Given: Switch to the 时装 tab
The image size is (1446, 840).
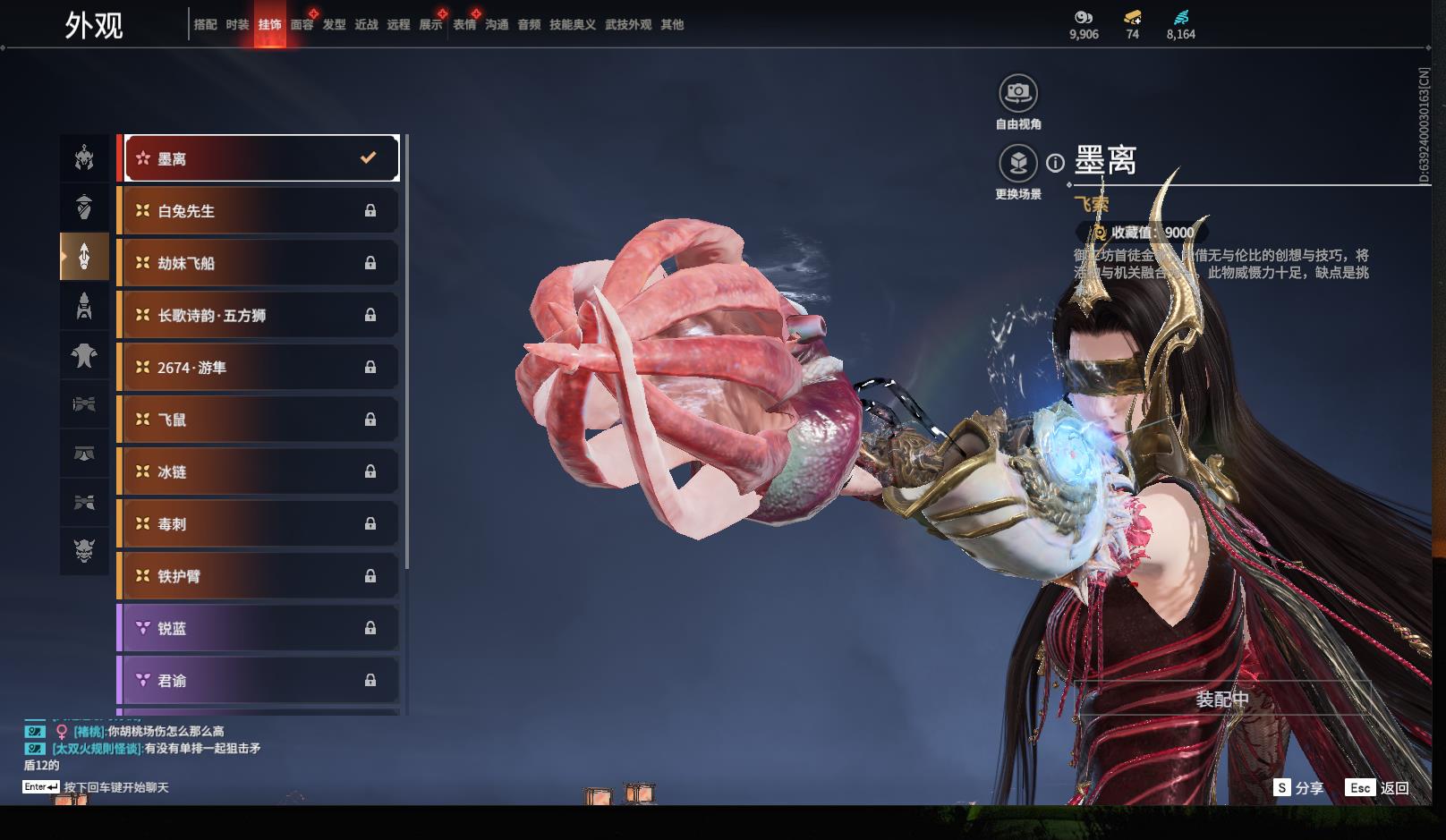Looking at the screenshot, I should [237, 25].
